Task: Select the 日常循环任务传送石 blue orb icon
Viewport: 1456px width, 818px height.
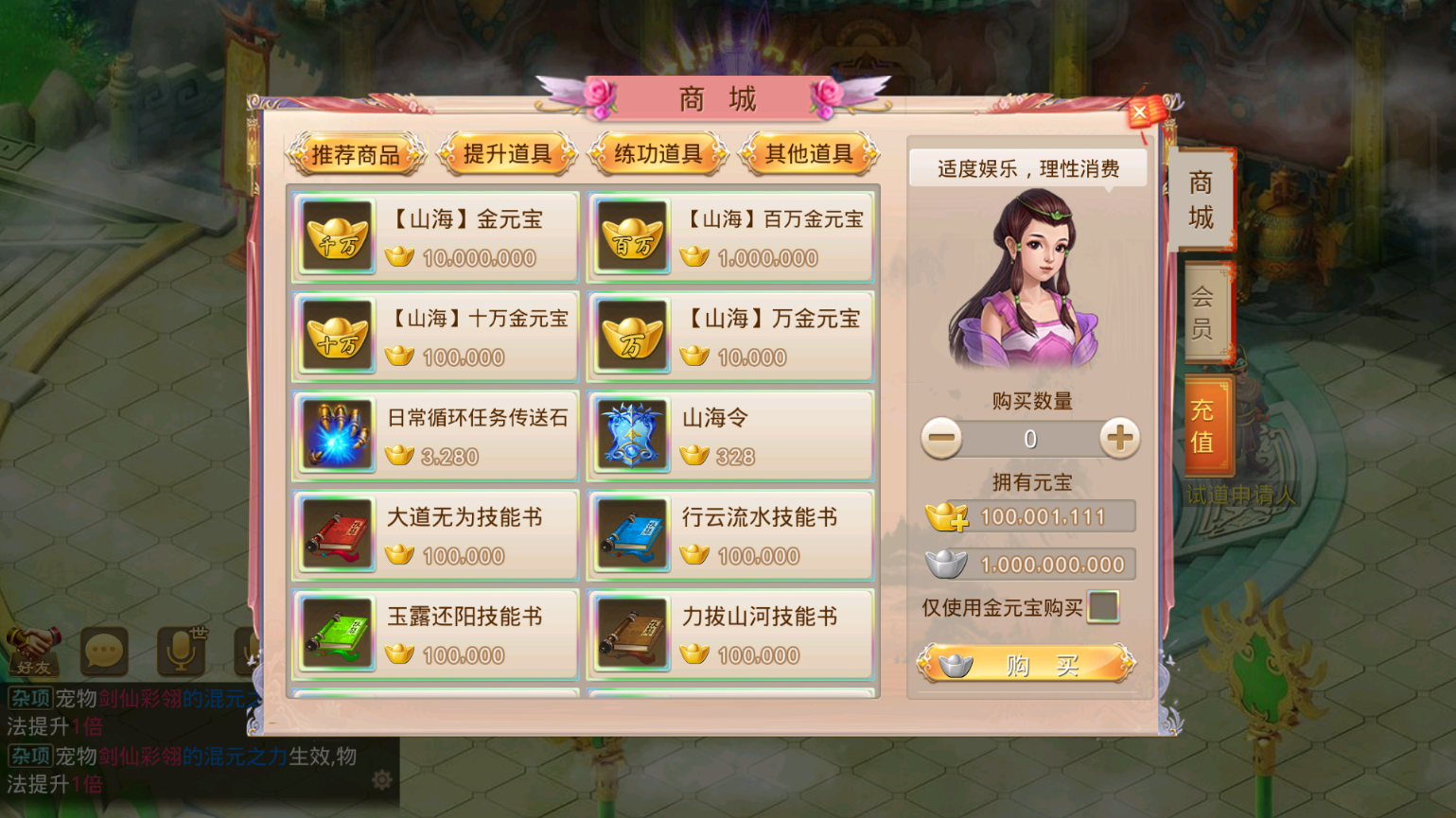Action: tap(336, 434)
